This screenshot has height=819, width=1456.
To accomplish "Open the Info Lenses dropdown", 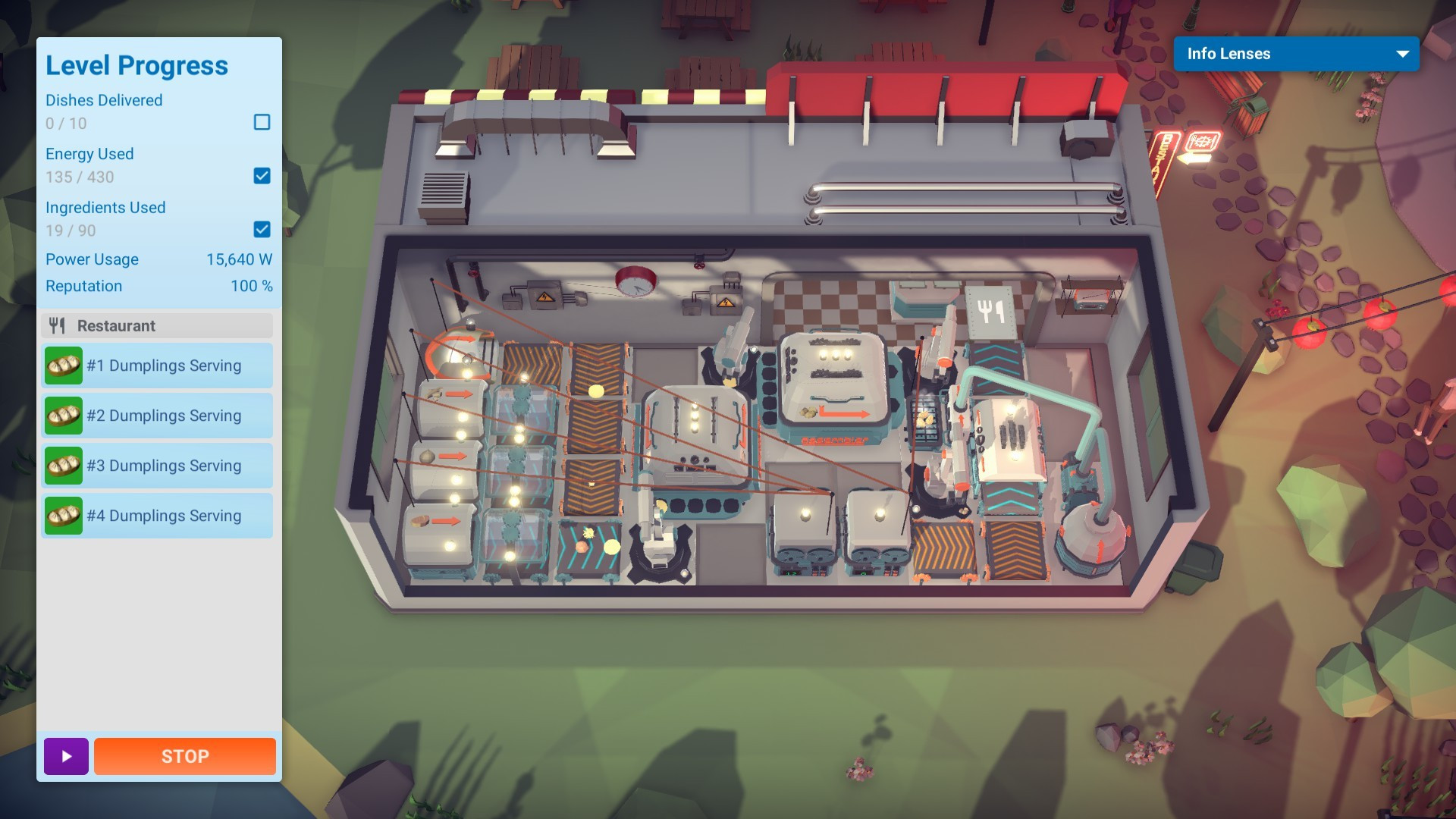I will [x=1296, y=54].
